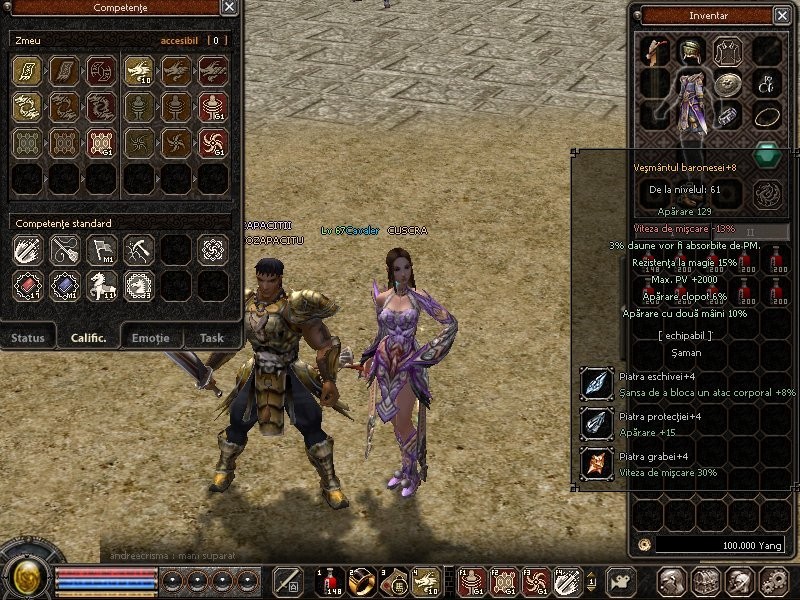Image resolution: width=800 pixels, height=600 pixels.
Task: Use the red potion hotbar slot
Action: pyautogui.click(x=329, y=581)
